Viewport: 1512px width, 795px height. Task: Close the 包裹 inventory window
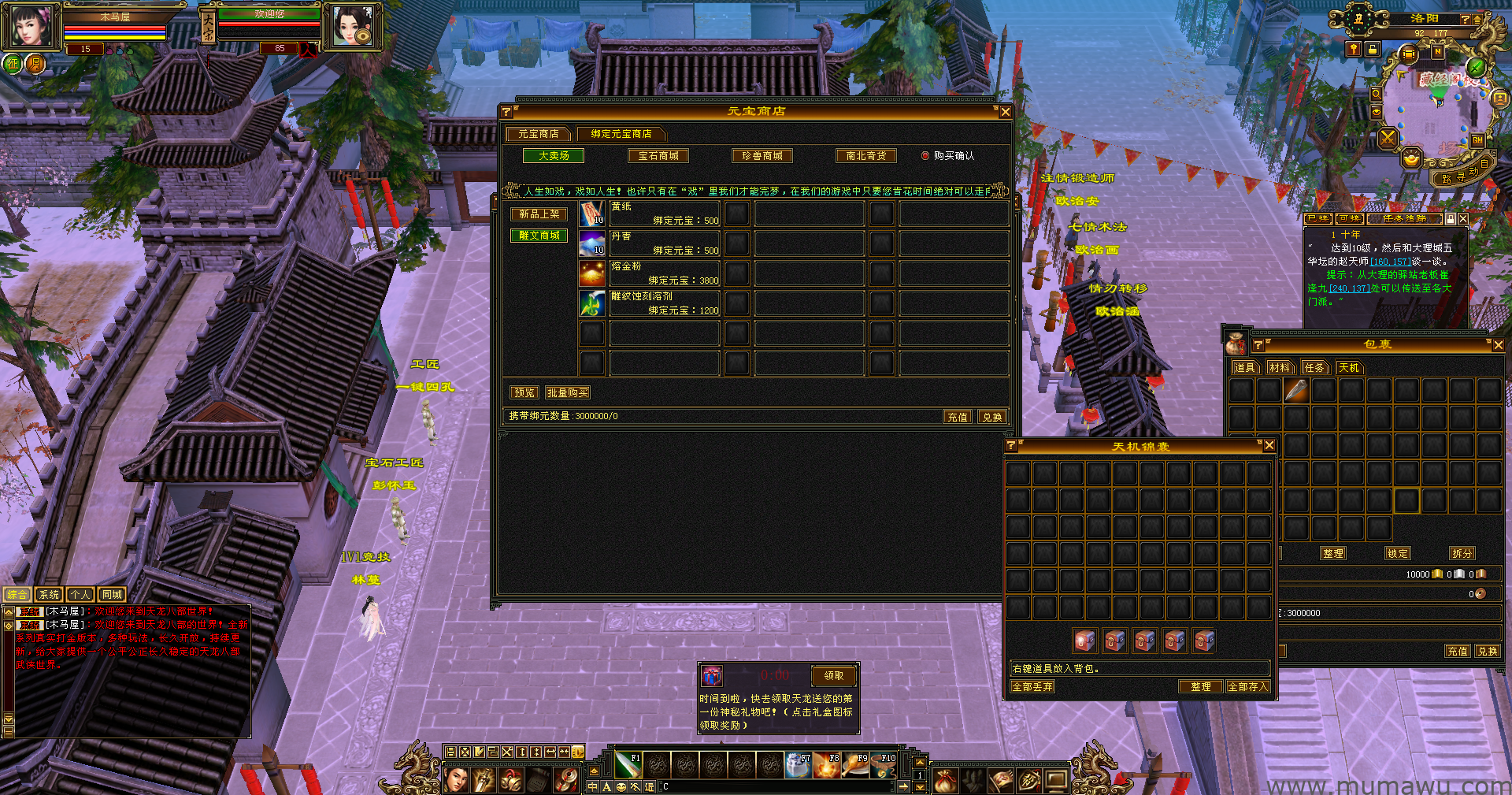(1498, 345)
